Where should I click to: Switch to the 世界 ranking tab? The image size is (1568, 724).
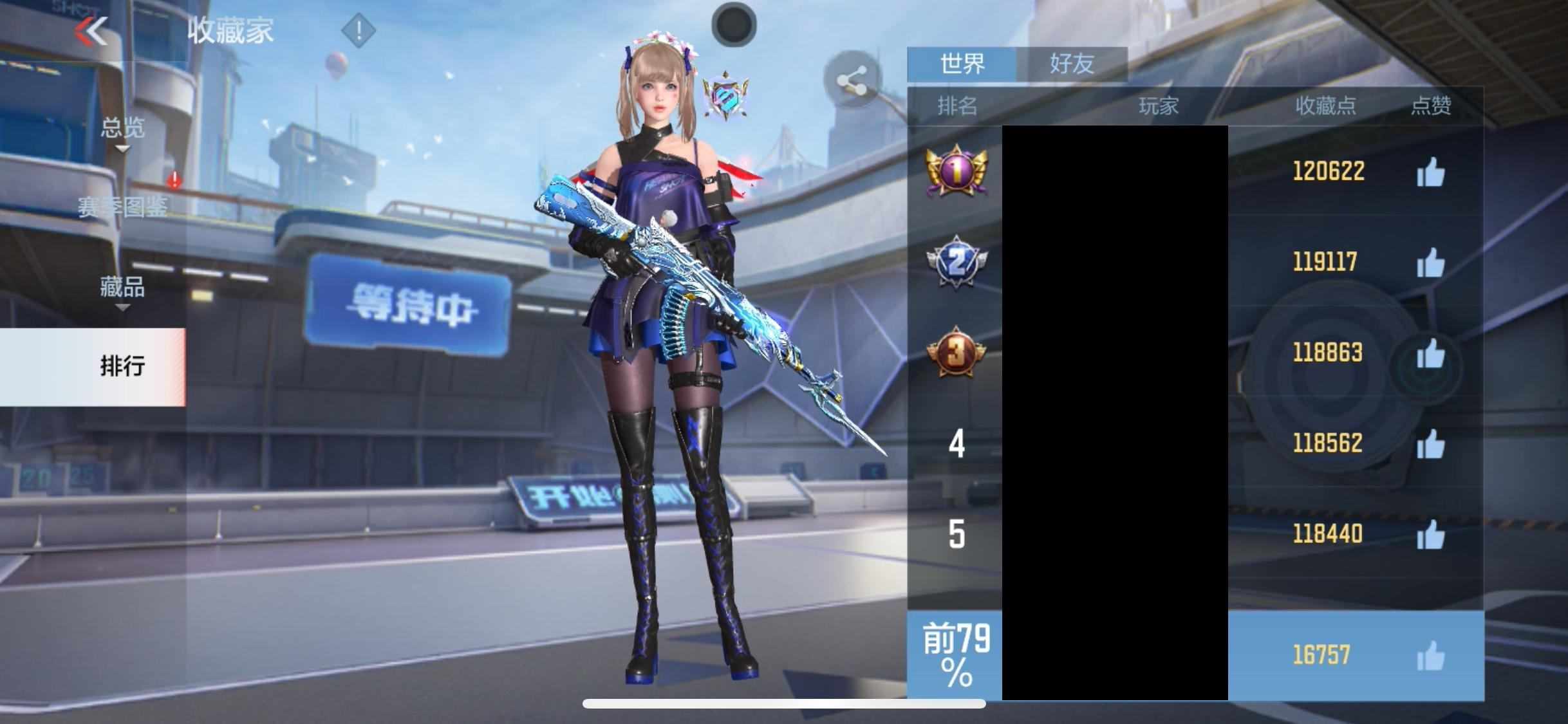click(x=962, y=64)
